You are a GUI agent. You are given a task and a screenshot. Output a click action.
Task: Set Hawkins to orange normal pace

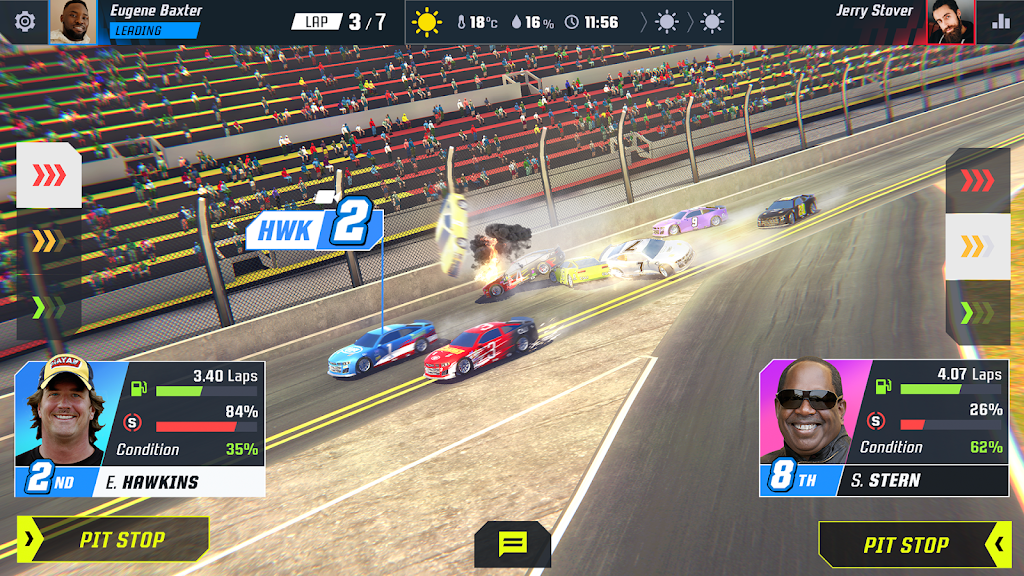point(49,240)
